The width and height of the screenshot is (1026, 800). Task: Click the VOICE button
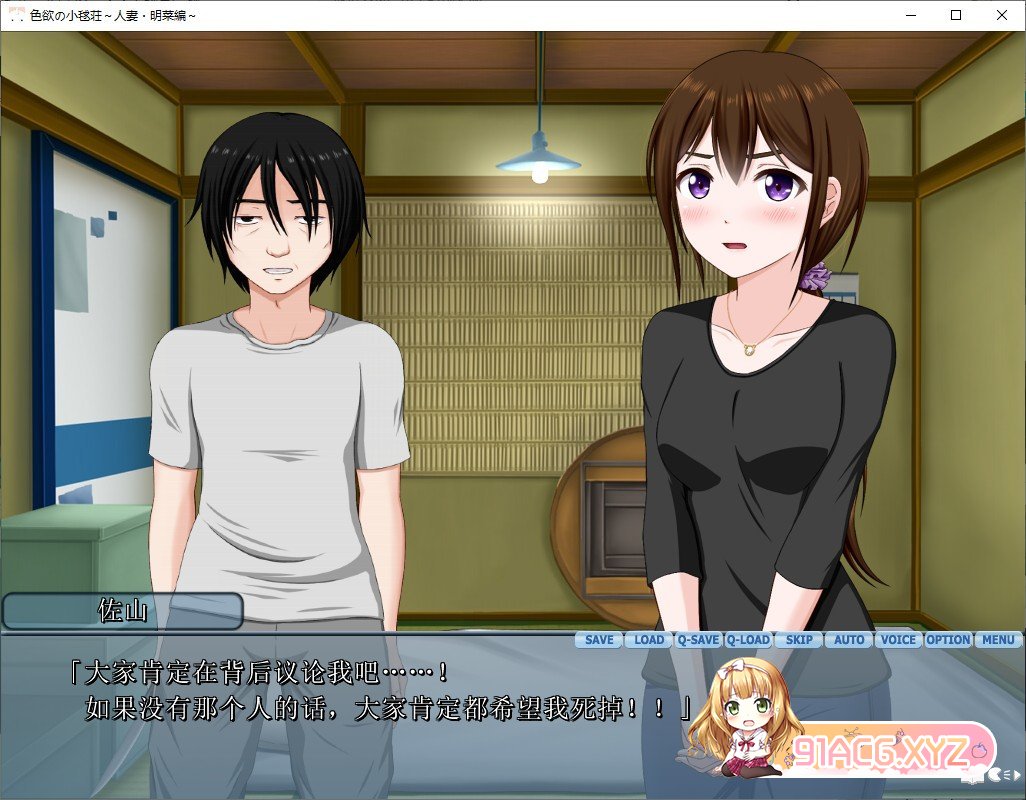[x=898, y=640]
